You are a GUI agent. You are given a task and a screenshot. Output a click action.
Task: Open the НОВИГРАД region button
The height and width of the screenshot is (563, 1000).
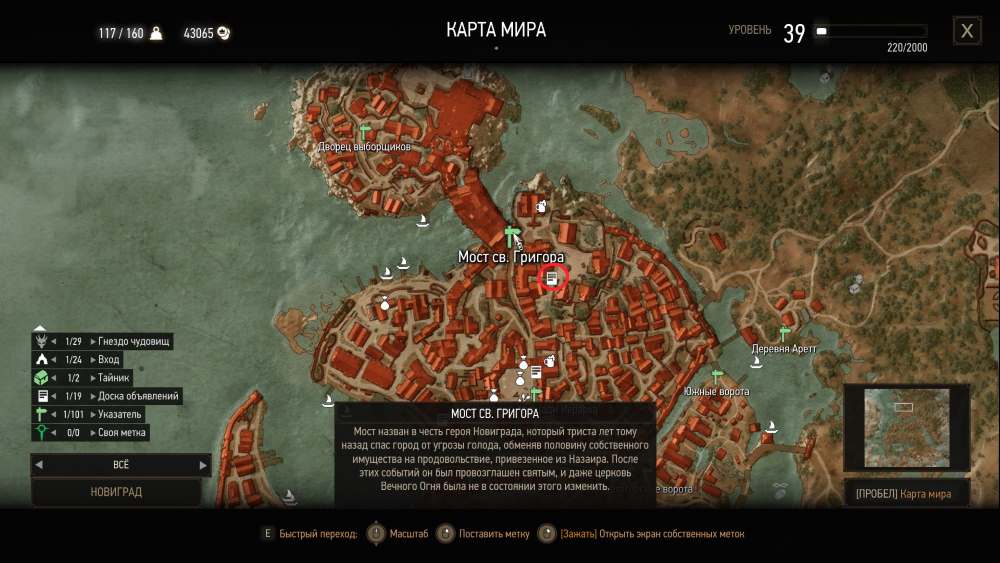(118, 492)
